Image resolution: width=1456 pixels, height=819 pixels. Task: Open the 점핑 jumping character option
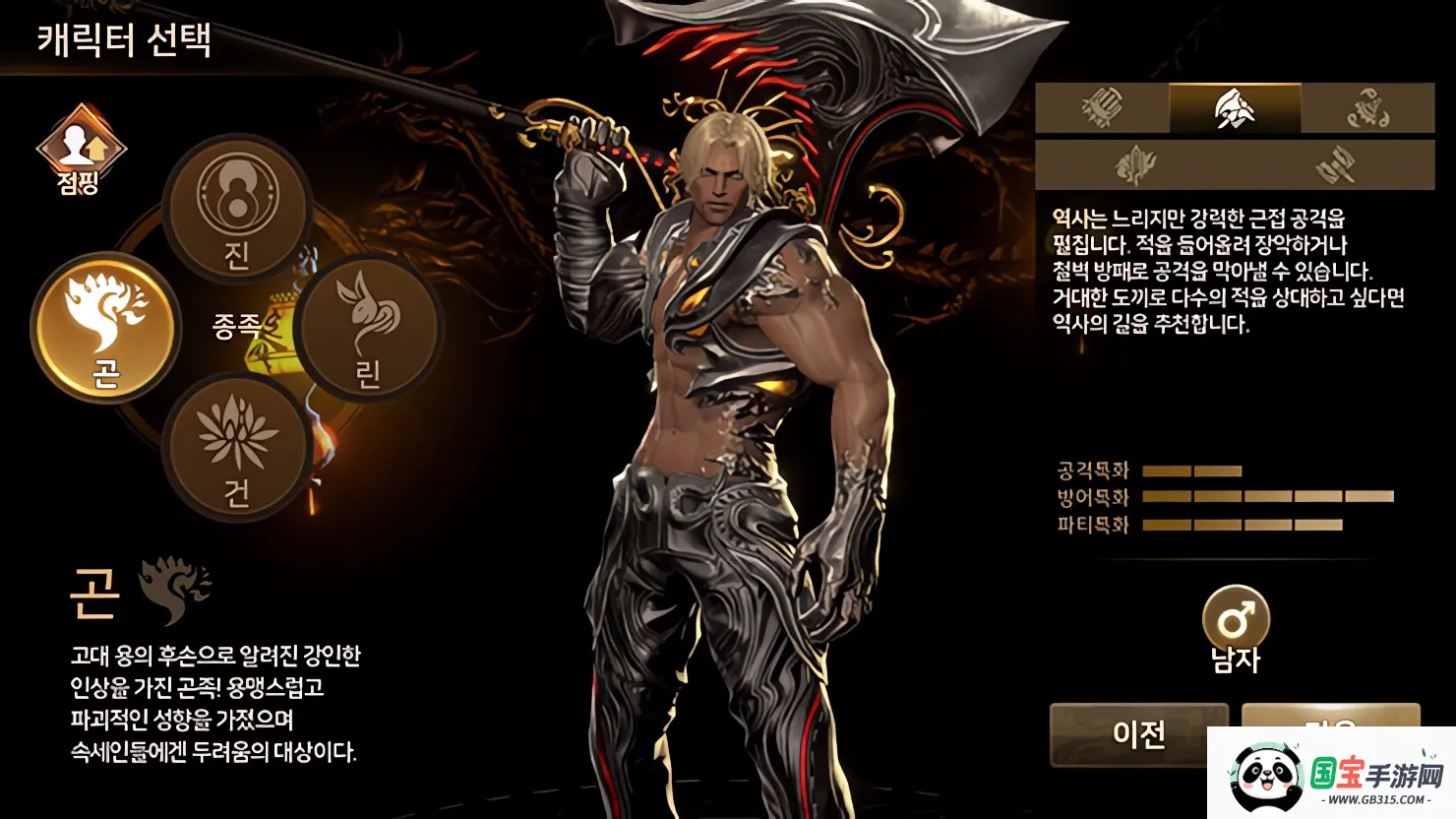click(81, 150)
